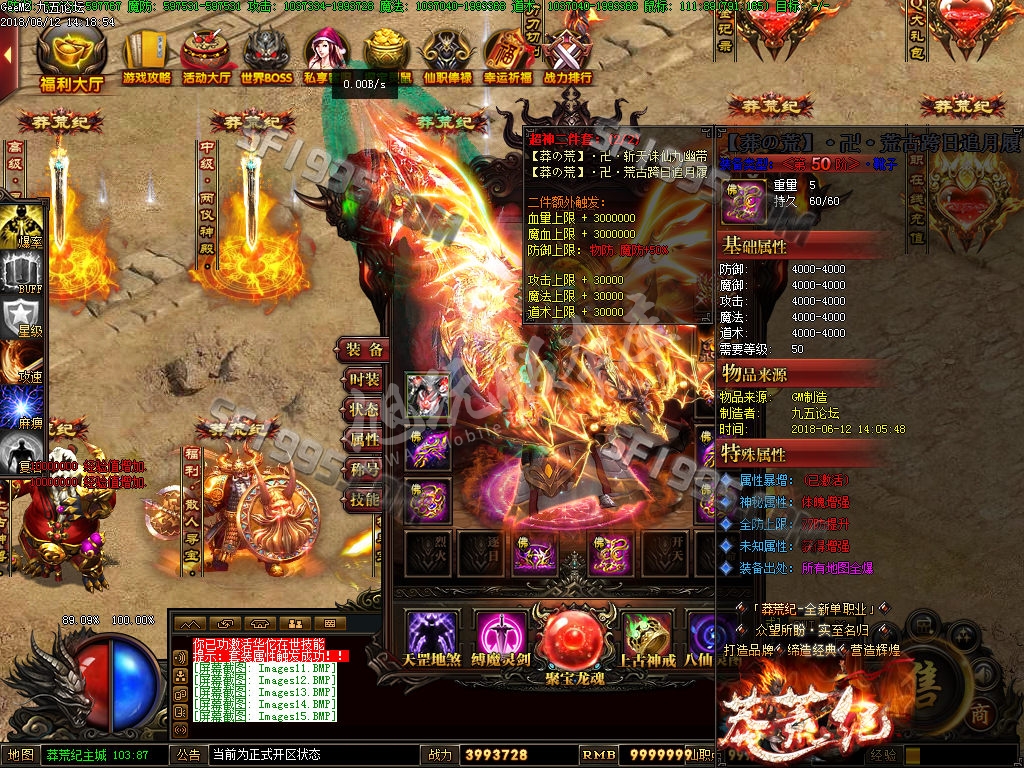Activate the 麻痹 paralysis lightning icon
This screenshot has width=1024, height=768.
click(x=22, y=410)
